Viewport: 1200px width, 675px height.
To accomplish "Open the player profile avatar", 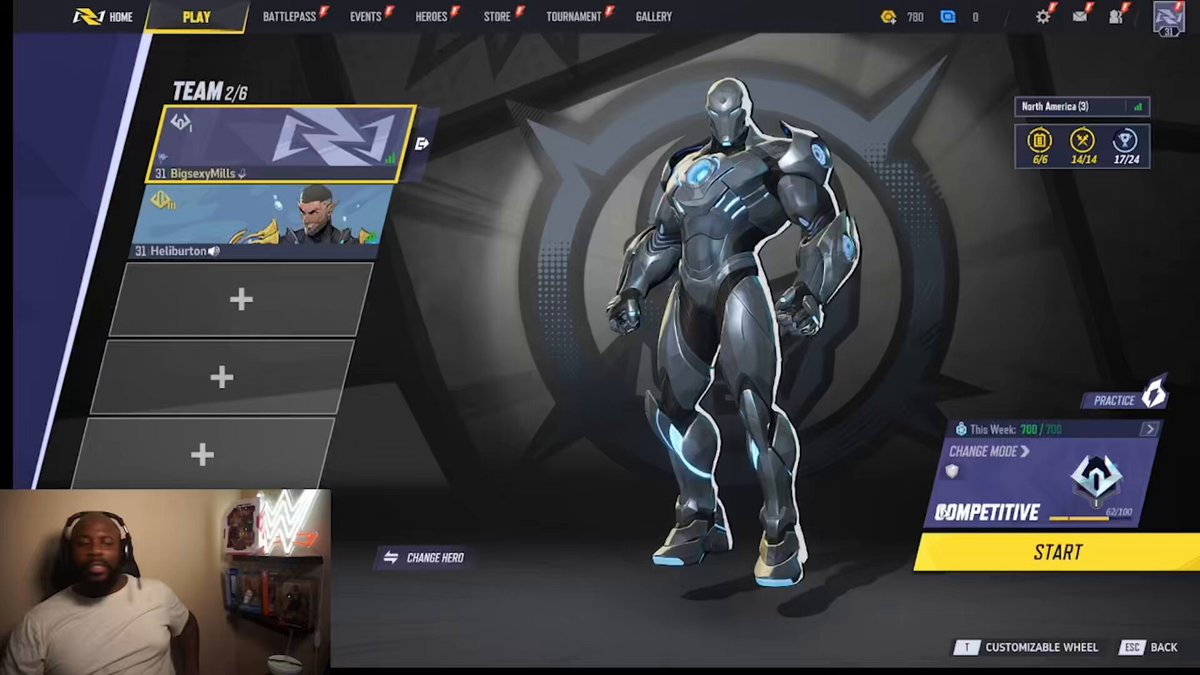I will 1168,18.
